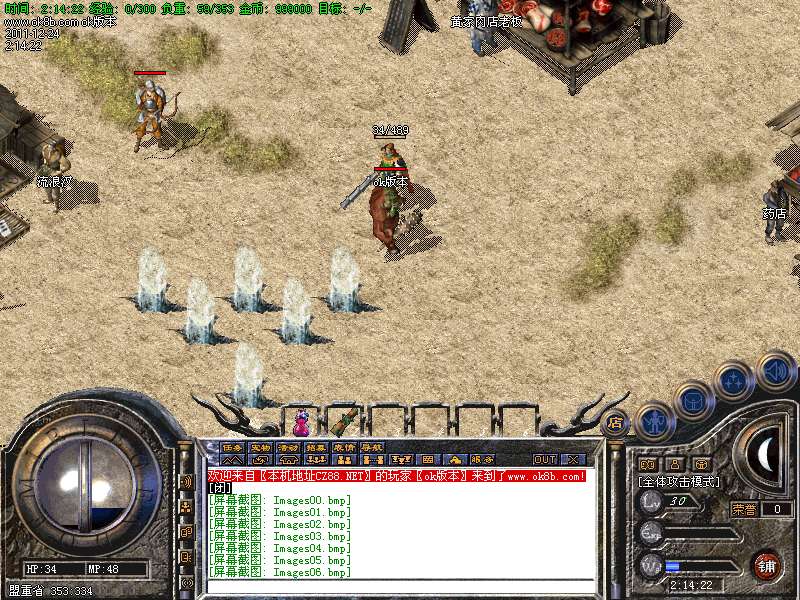Open the 招募 recruit tab
This screenshot has height=600, width=800.
[x=316, y=447]
